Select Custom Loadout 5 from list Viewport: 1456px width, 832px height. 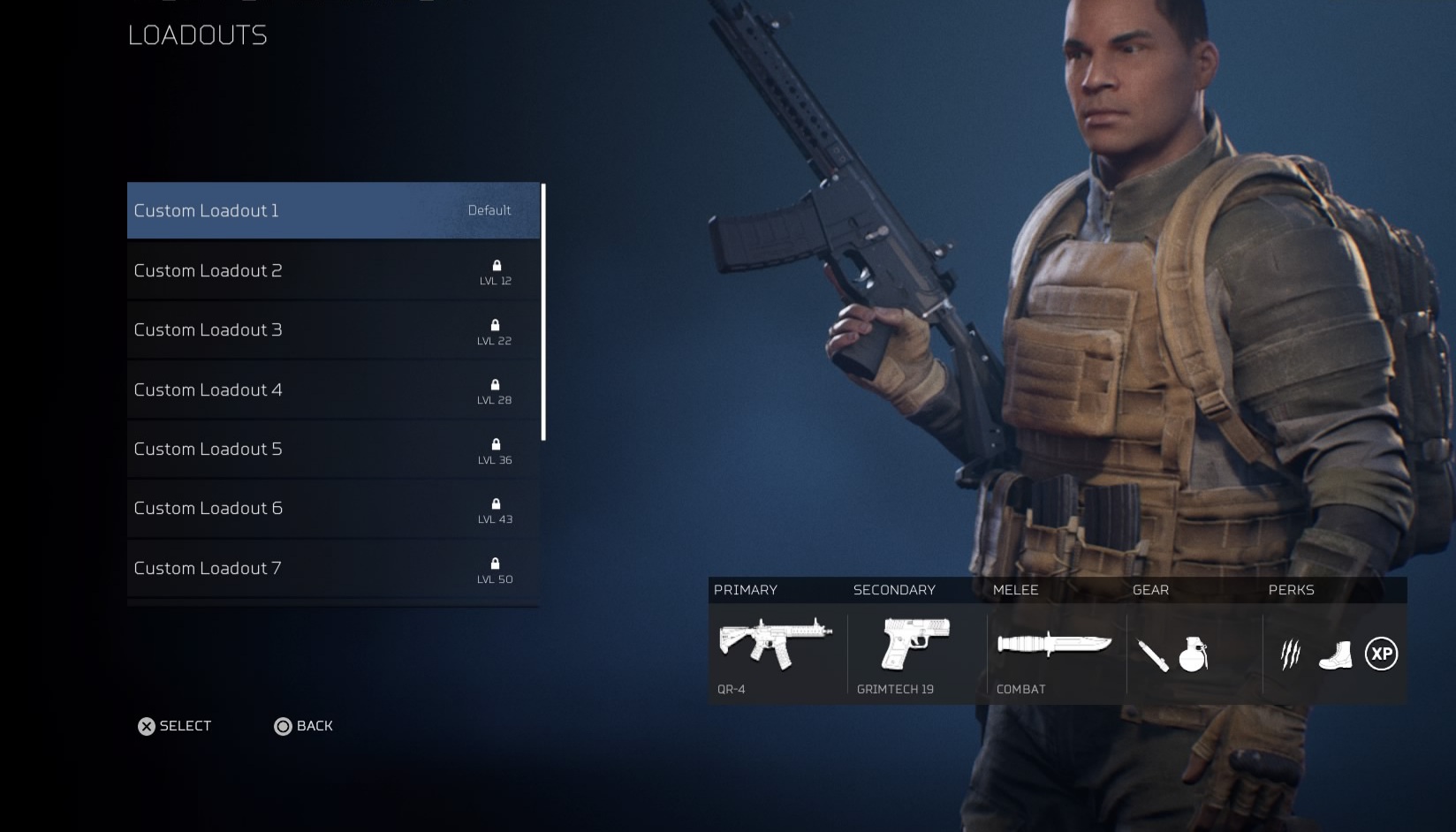pos(333,449)
